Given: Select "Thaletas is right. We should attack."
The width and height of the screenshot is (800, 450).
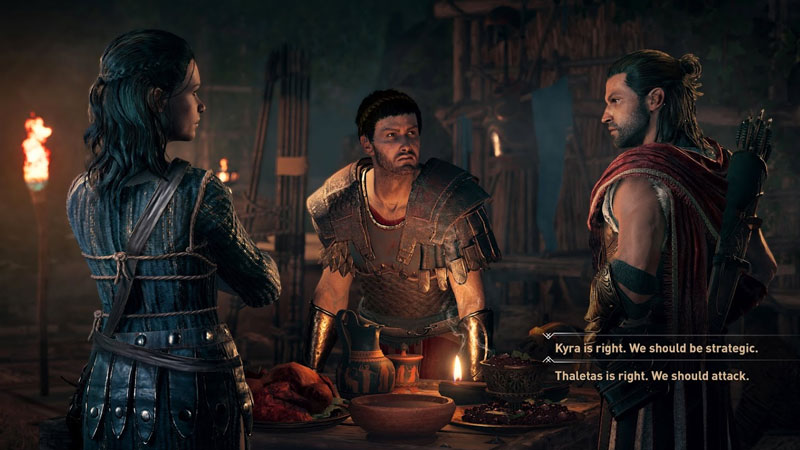Looking at the screenshot, I should pyautogui.click(x=652, y=376).
